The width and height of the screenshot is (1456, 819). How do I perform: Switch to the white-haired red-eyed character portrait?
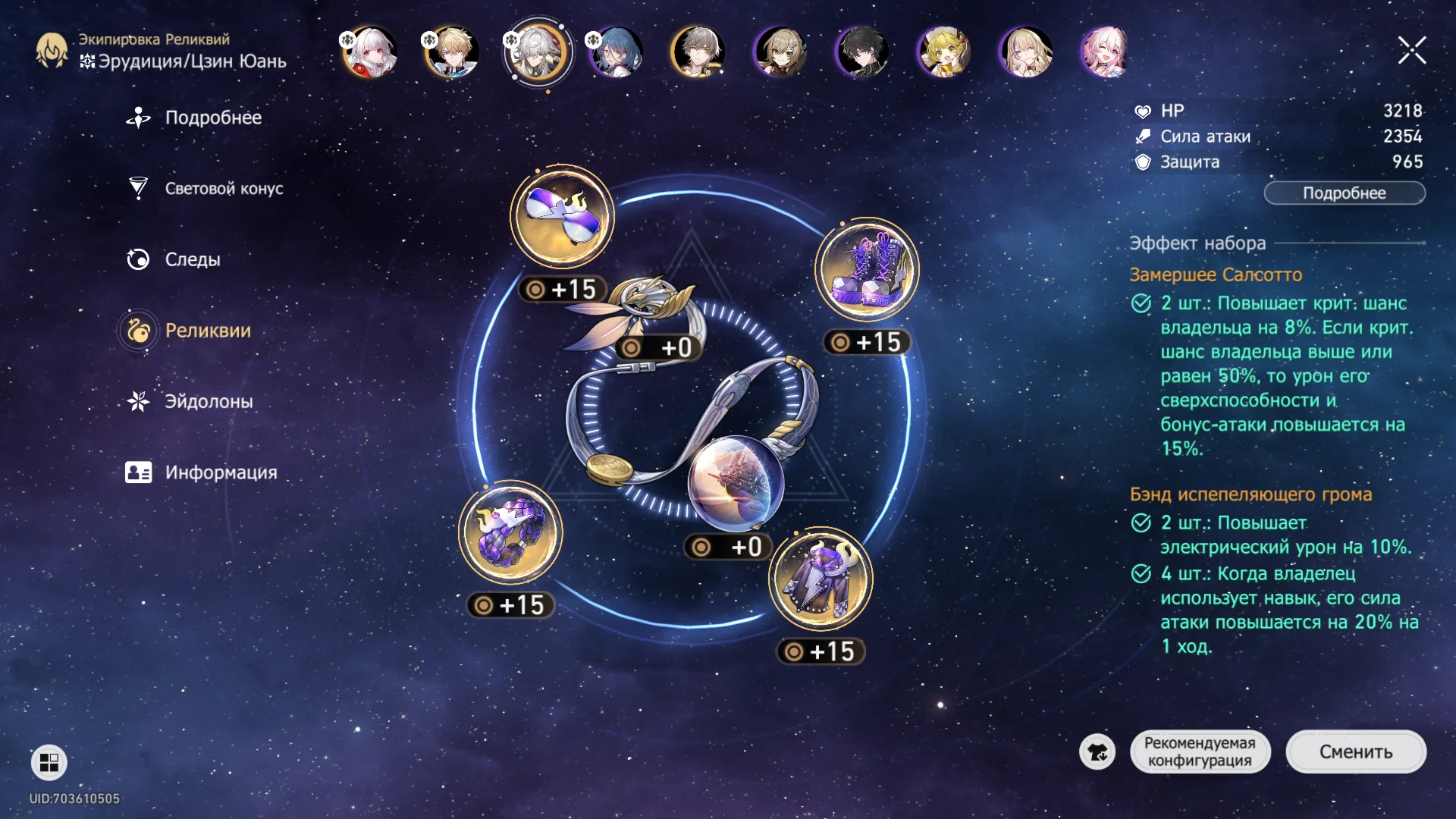tap(370, 52)
